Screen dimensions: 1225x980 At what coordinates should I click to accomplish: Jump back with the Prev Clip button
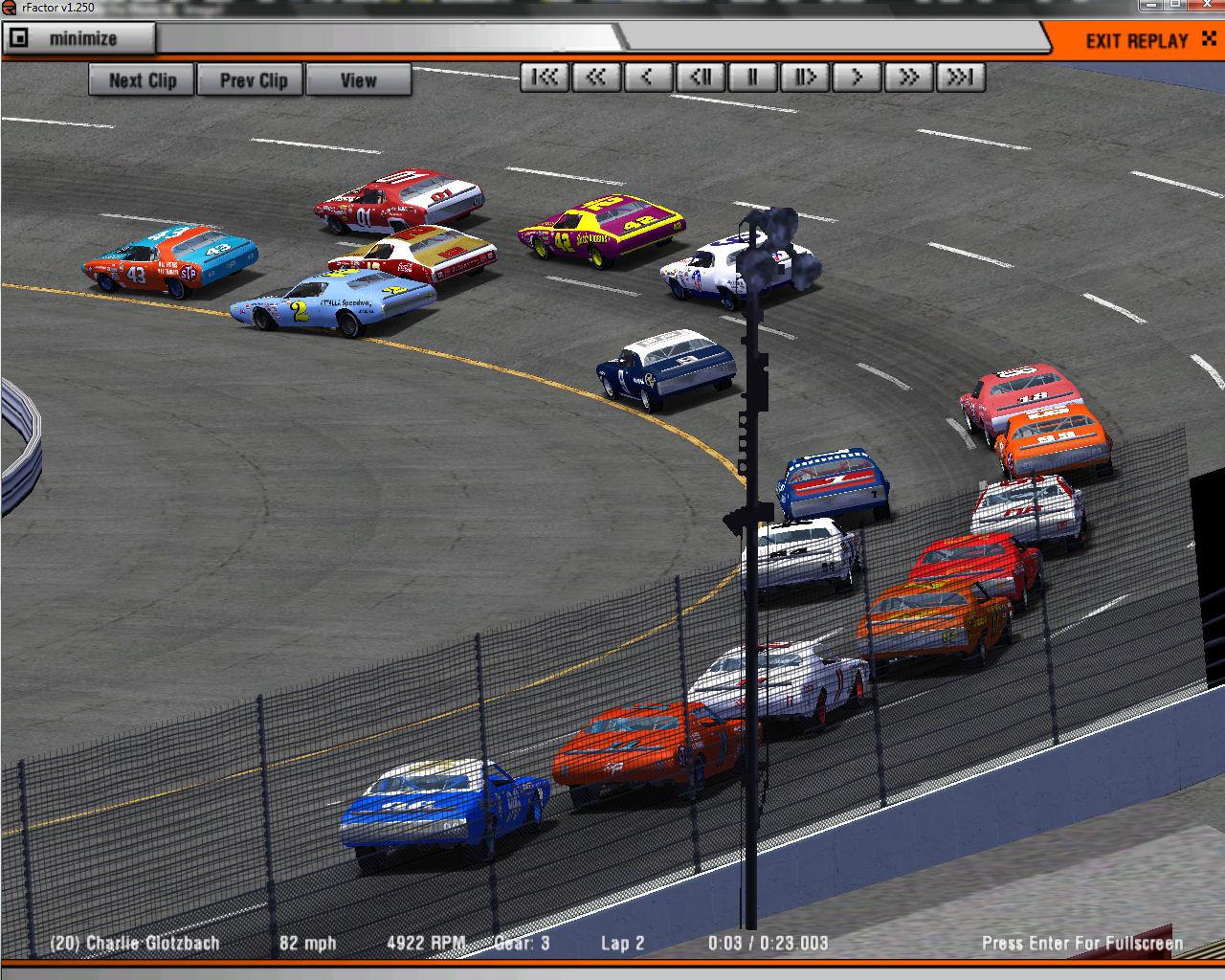[253, 80]
